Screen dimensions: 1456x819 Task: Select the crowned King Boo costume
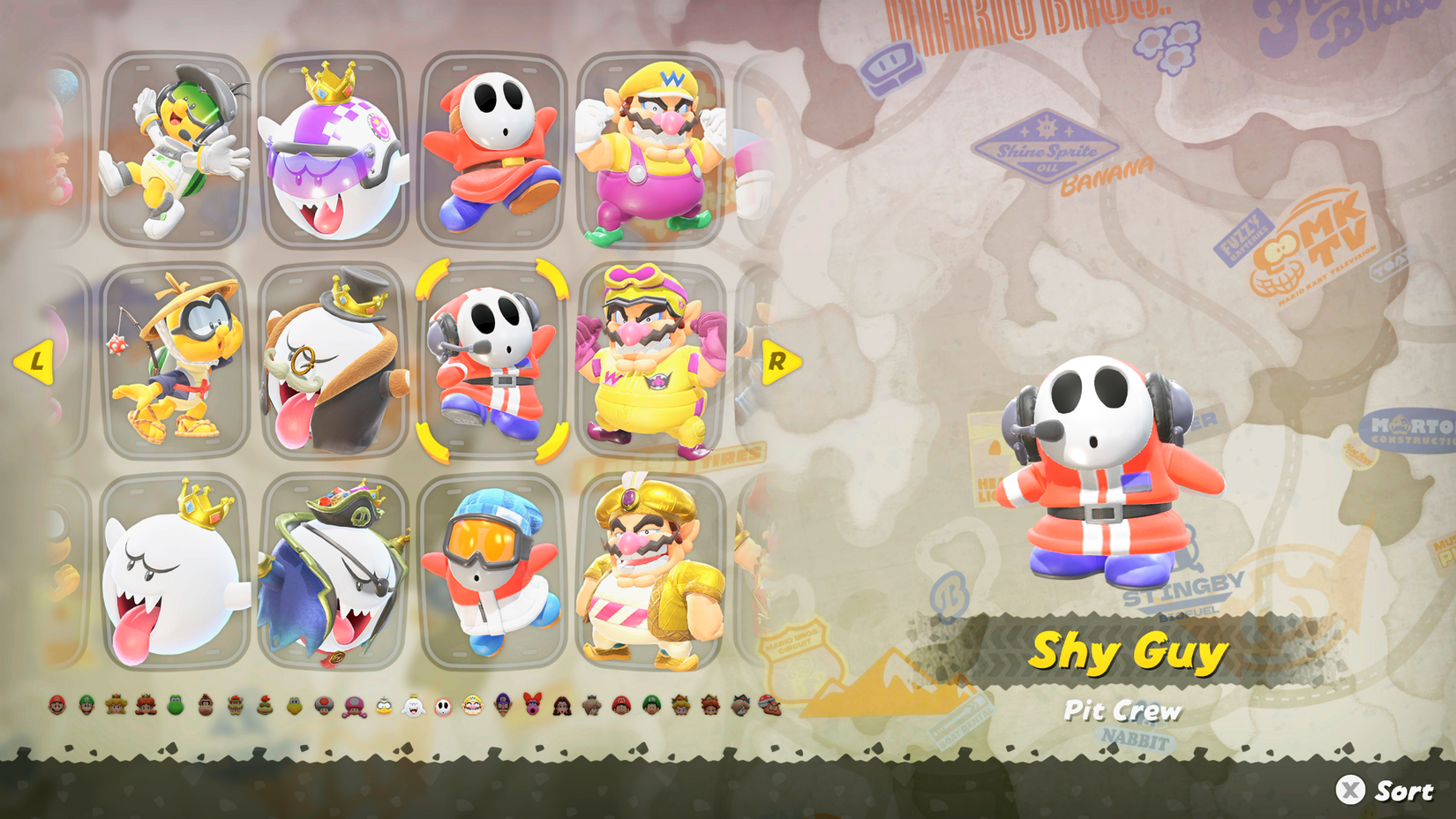169,574
